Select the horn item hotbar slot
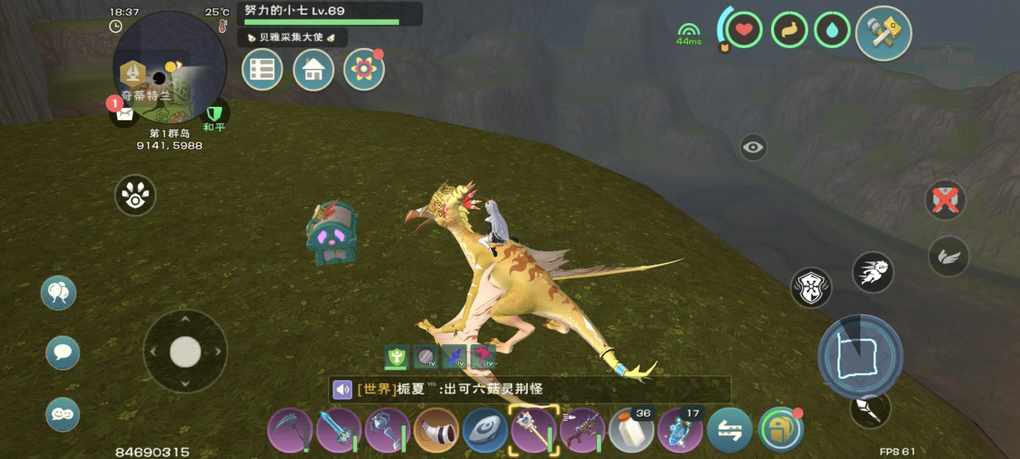This screenshot has width=1020, height=459. click(x=436, y=431)
